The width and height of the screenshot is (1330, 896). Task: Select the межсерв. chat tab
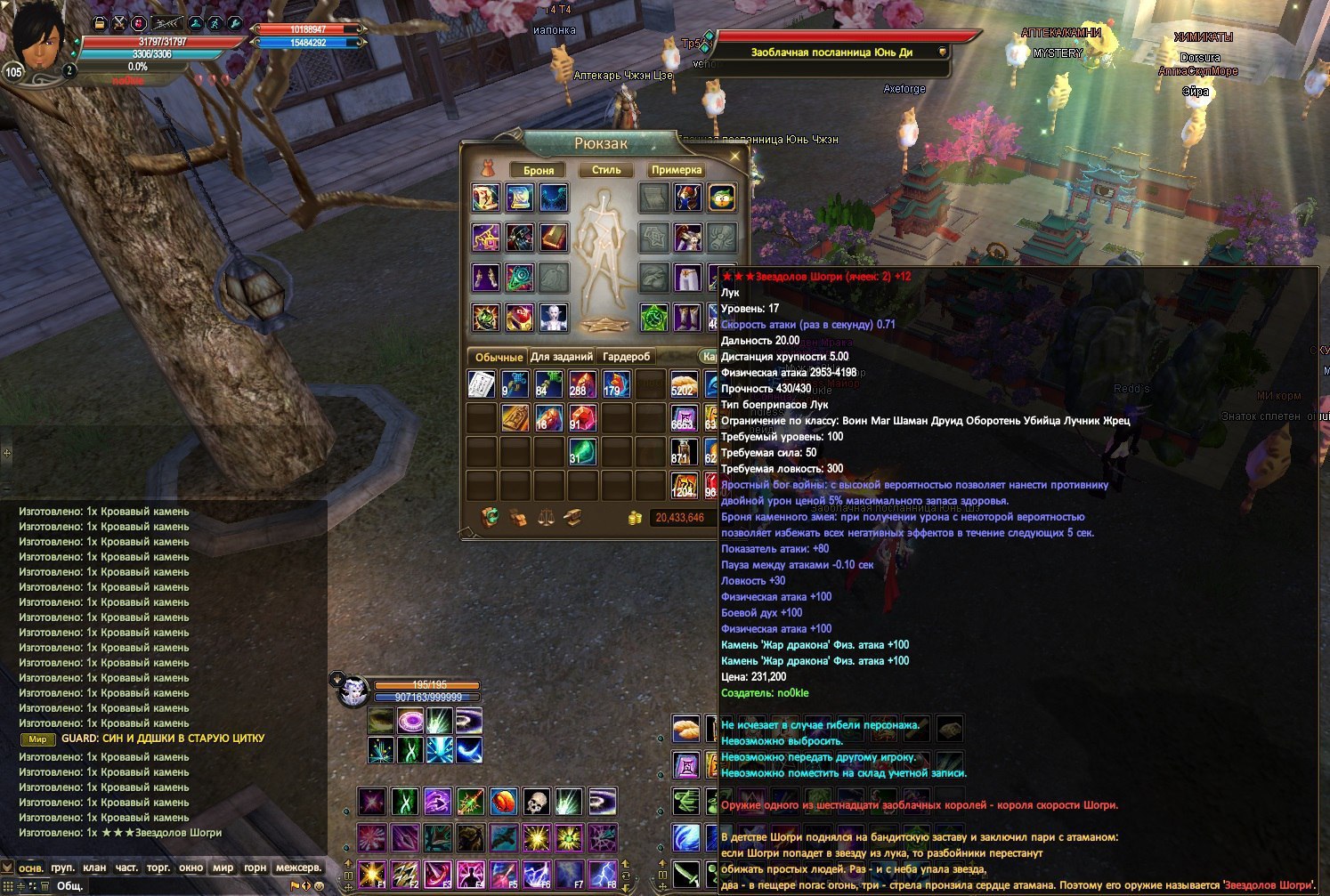[x=298, y=868]
